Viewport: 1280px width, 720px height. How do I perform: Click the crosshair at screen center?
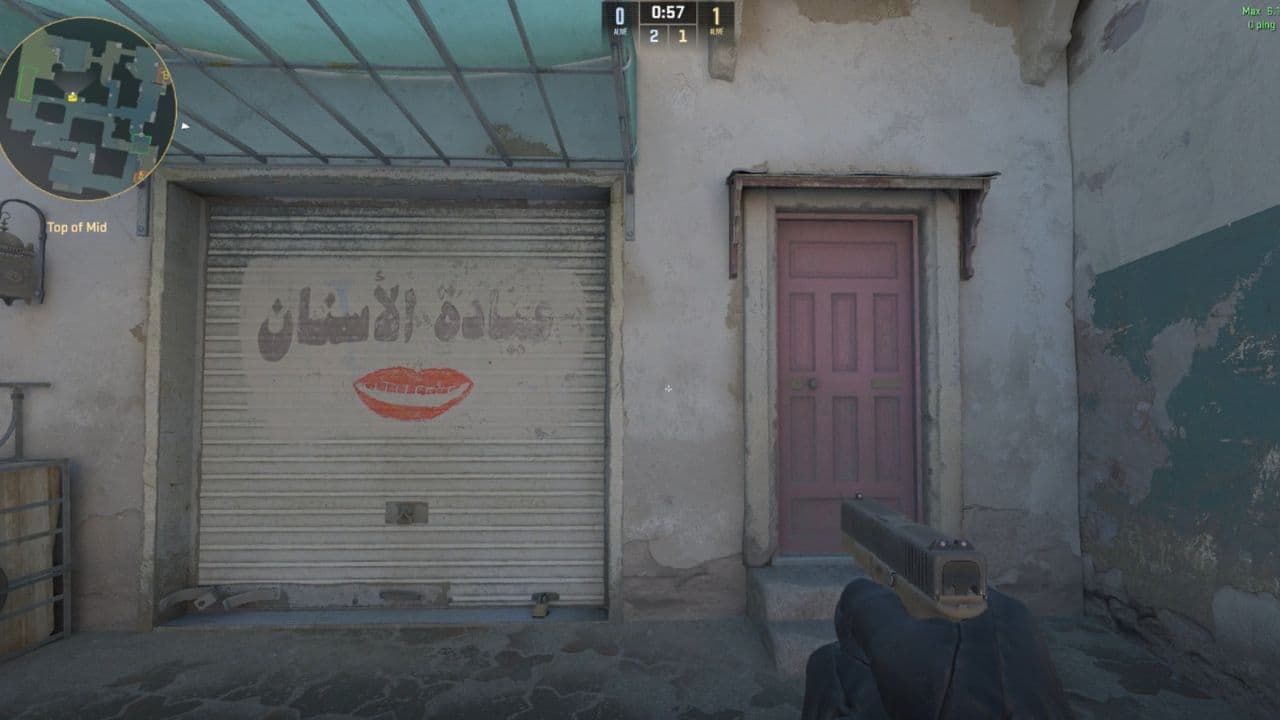tap(666, 387)
